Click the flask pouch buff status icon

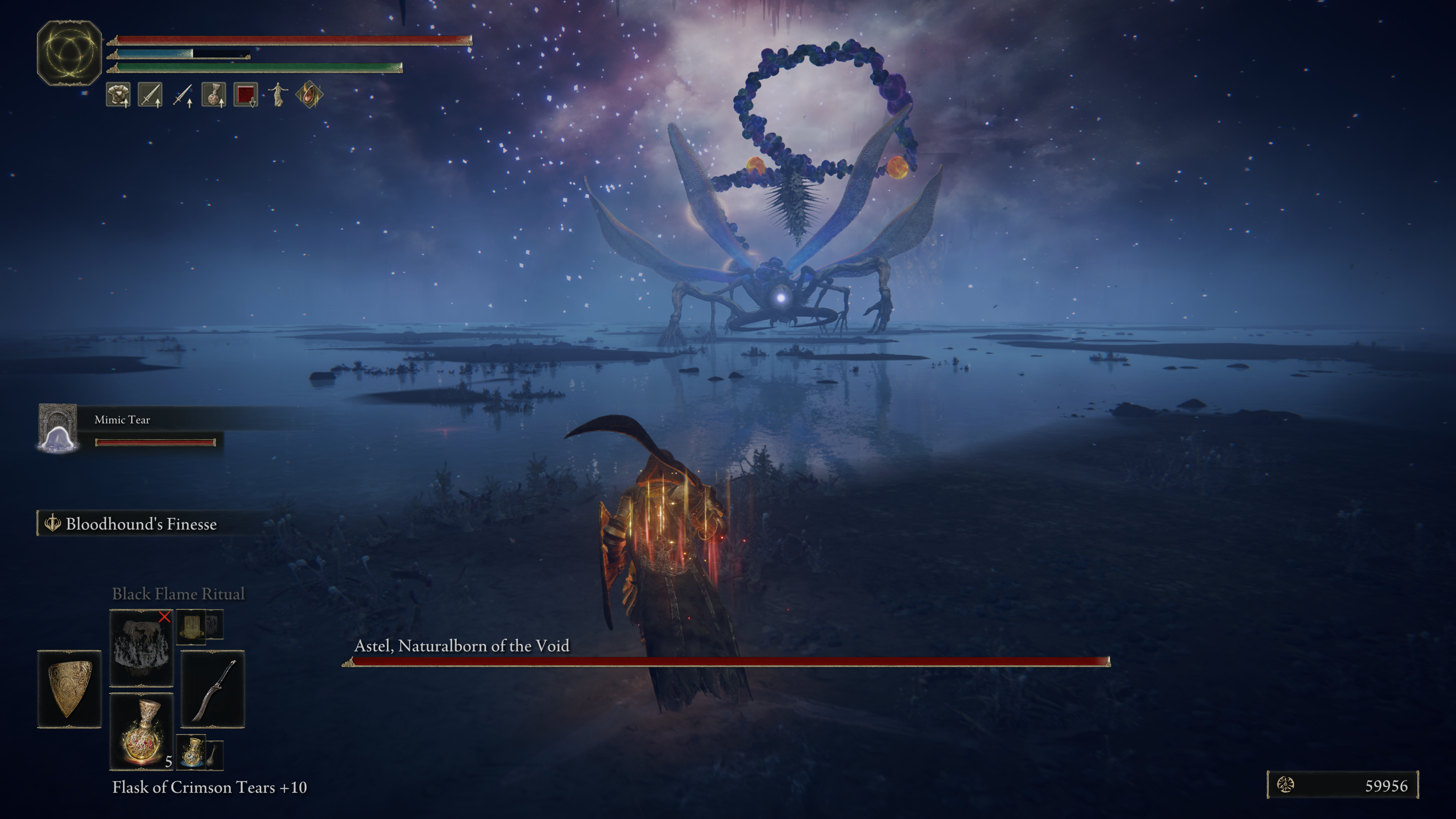[213, 94]
